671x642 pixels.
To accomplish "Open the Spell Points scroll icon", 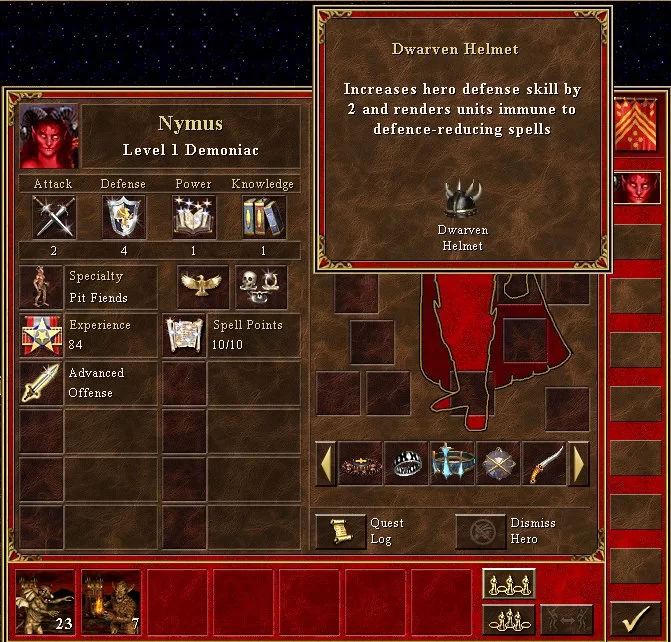I will (x=184, y=335).
